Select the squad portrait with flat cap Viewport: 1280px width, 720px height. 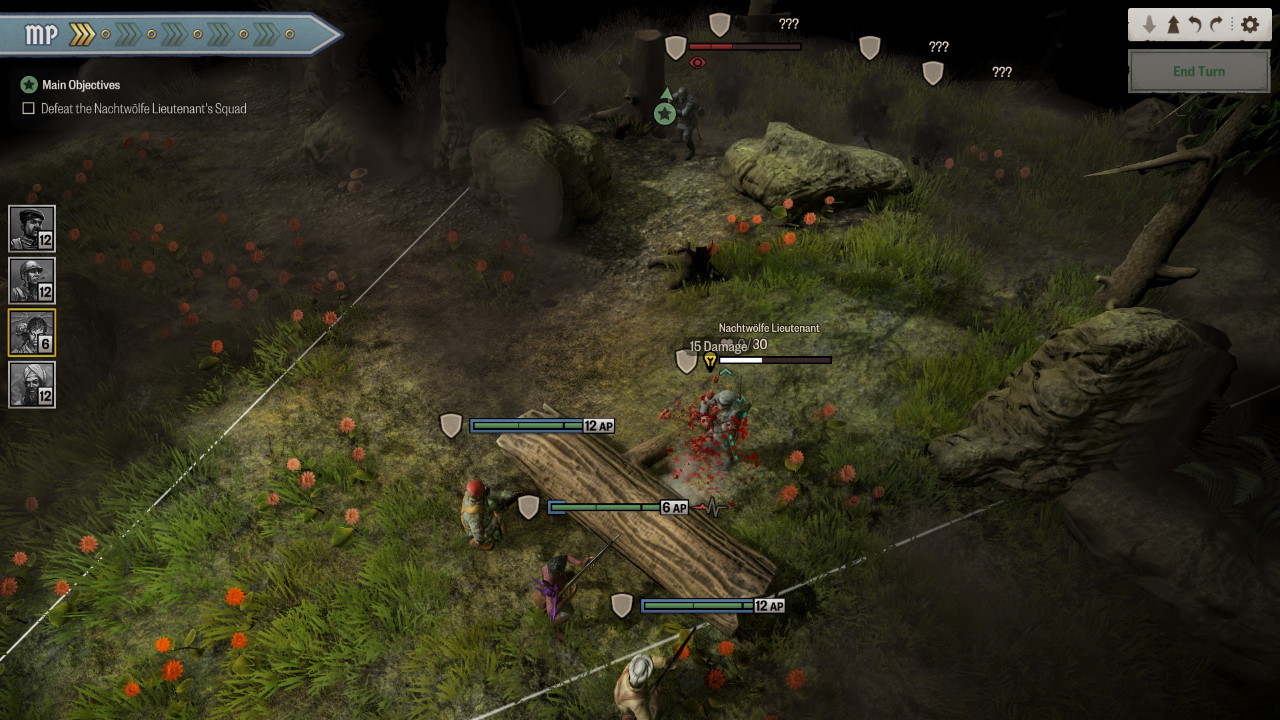(x=31, y=228)
